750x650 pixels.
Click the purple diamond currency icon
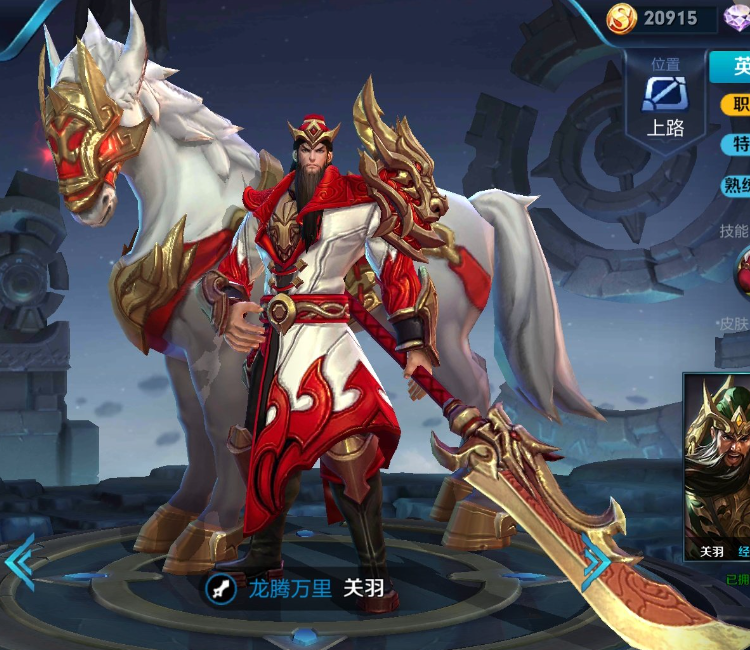pos(738,18)
